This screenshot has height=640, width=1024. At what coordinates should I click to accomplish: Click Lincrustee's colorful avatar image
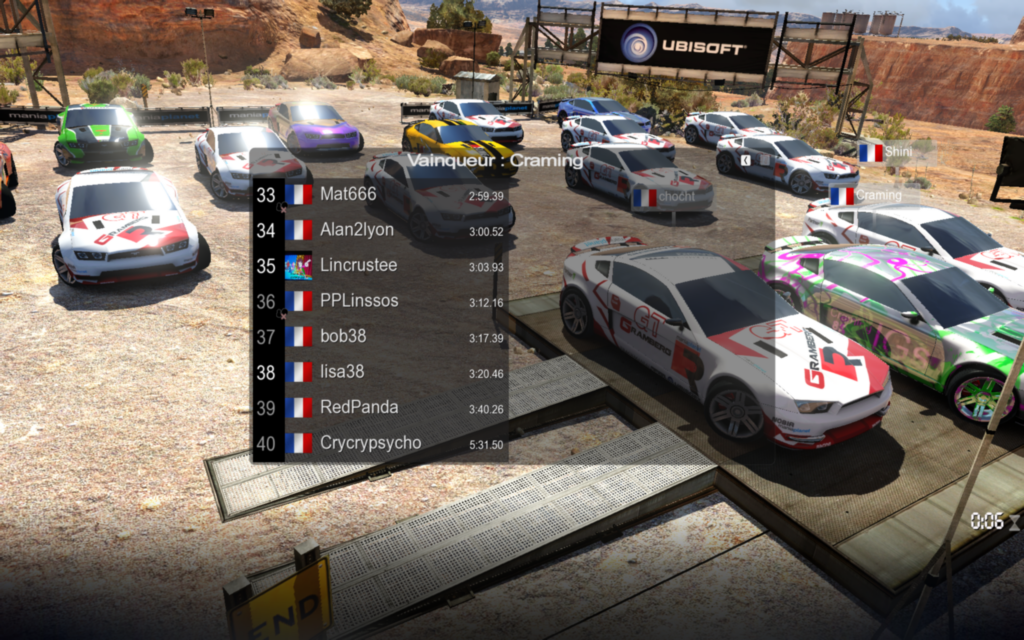pyautogui.click(x=298, y=266)
